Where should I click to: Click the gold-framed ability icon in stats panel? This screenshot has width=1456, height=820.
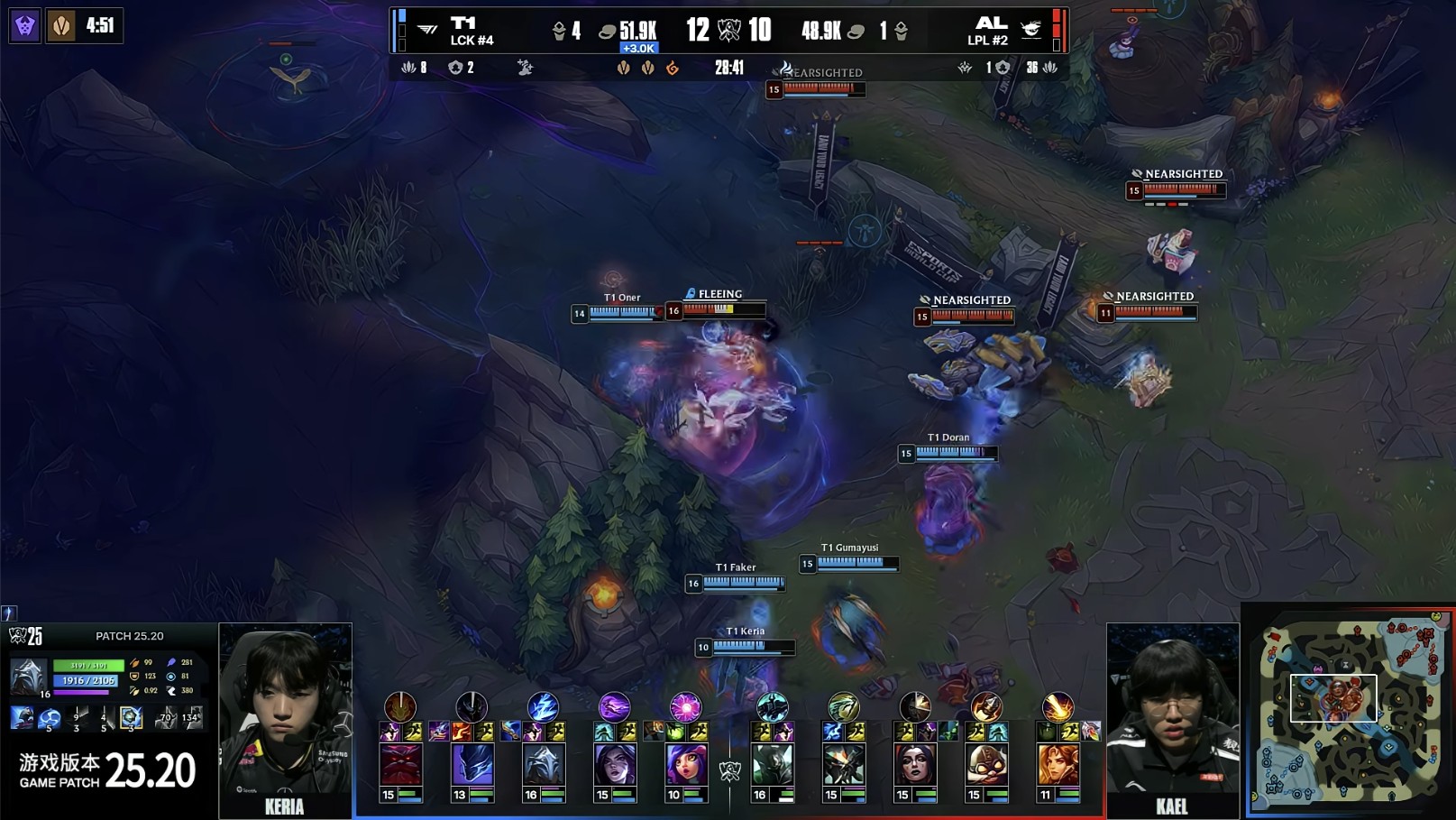(131, 718)
